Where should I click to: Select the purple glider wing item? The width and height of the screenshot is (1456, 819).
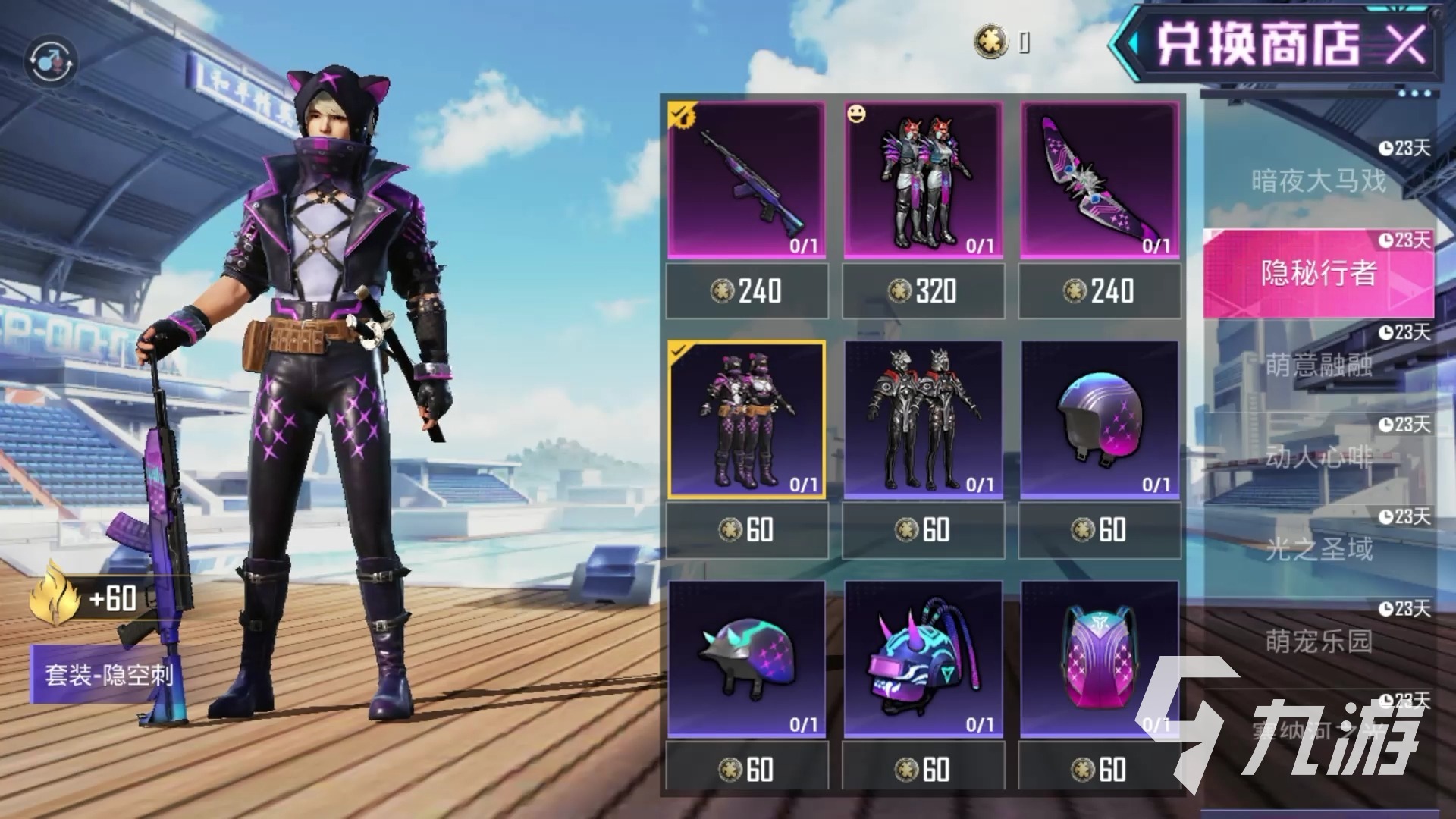(x=1100, y=180)
